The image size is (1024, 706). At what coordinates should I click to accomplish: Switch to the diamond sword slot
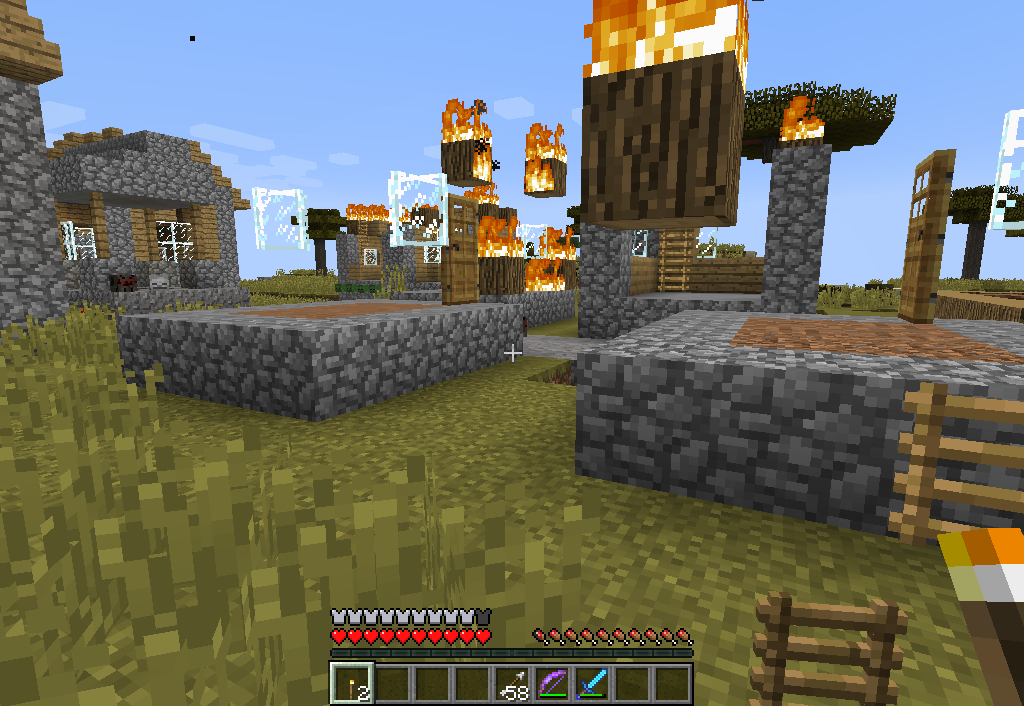click(592, 683)
